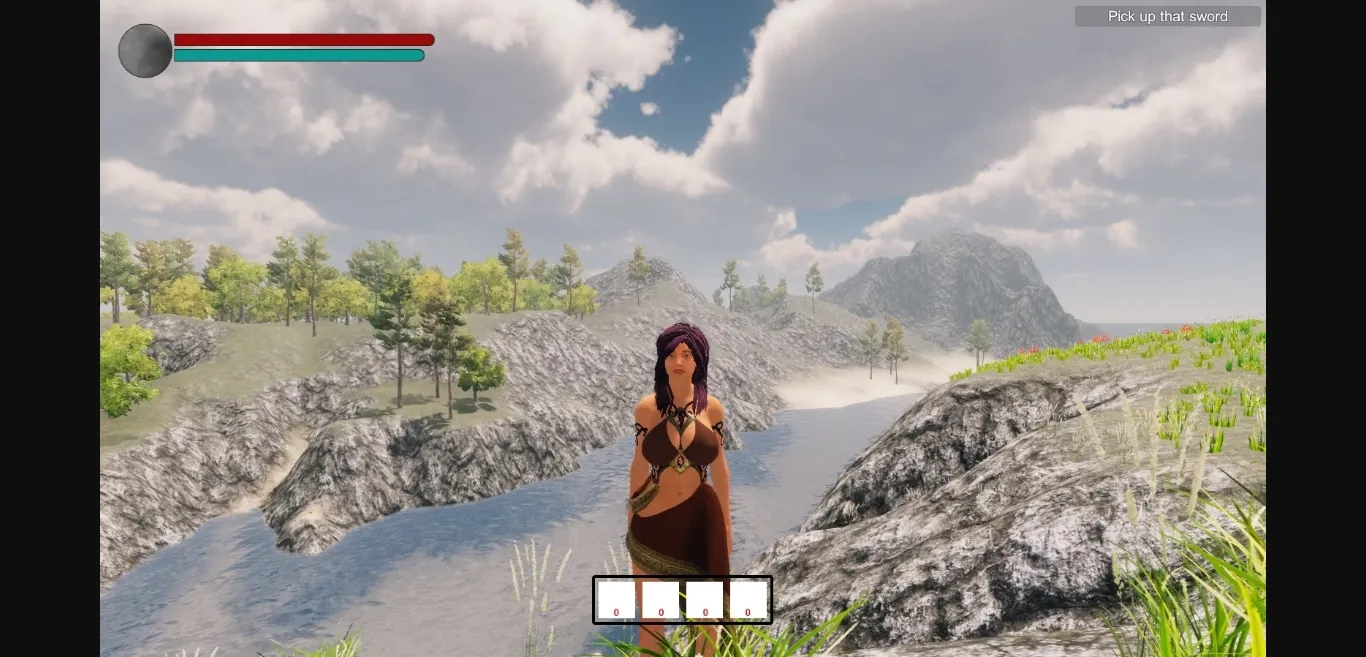The width and height of the screenshot is (1366, 657).
Task: Select the gray moon orb icon
Action: coord(146,51)
